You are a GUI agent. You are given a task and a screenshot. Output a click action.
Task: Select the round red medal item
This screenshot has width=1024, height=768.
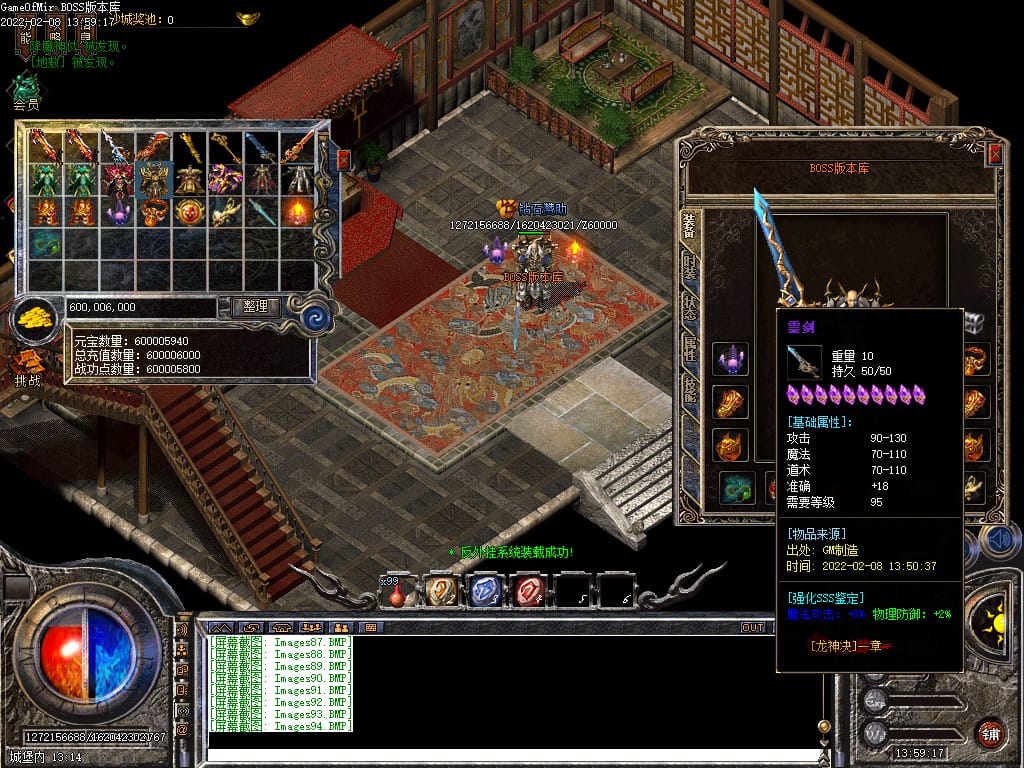pyautogui.click(x=189, y=212)
